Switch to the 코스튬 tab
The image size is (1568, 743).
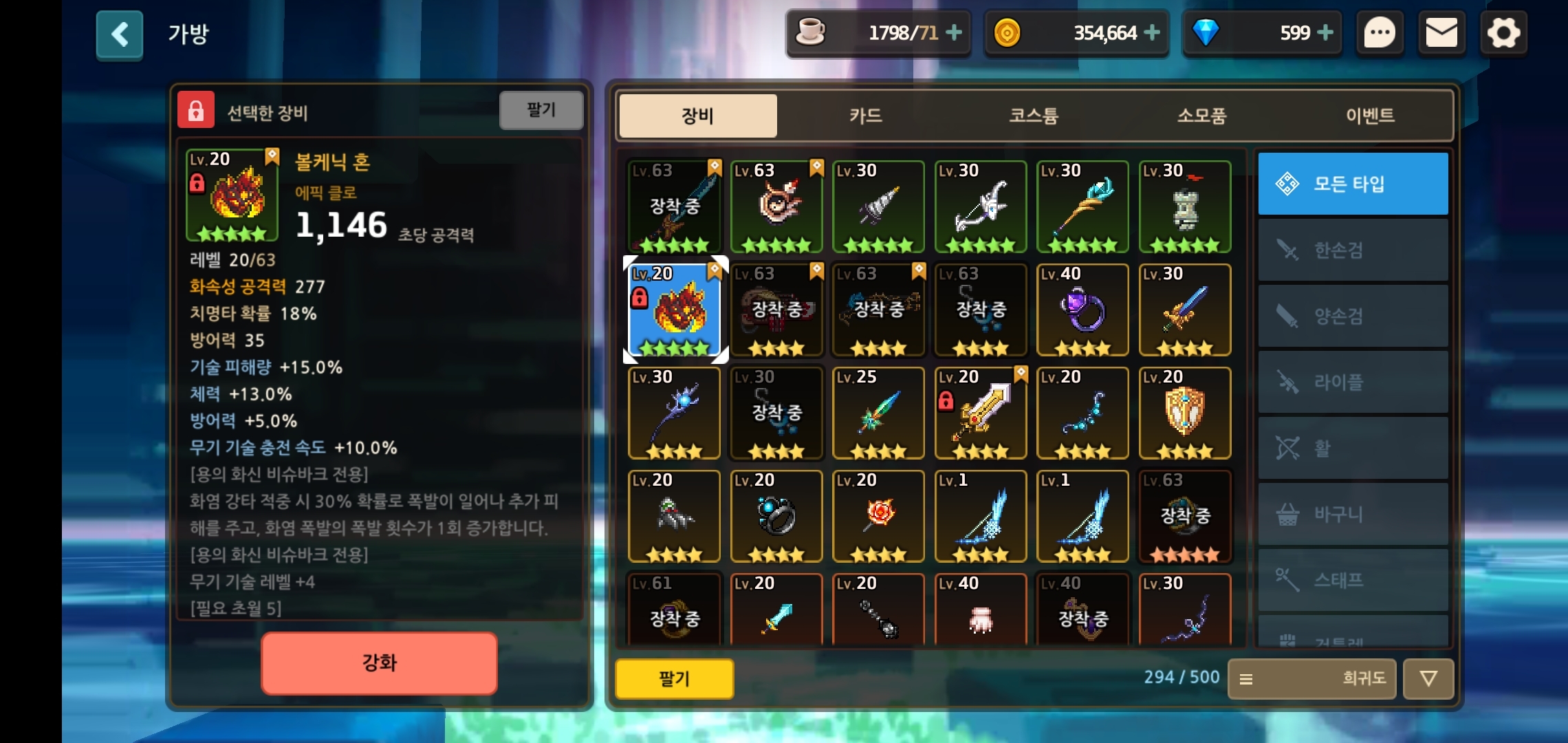pyautogui.click(x=1034, y=116)
